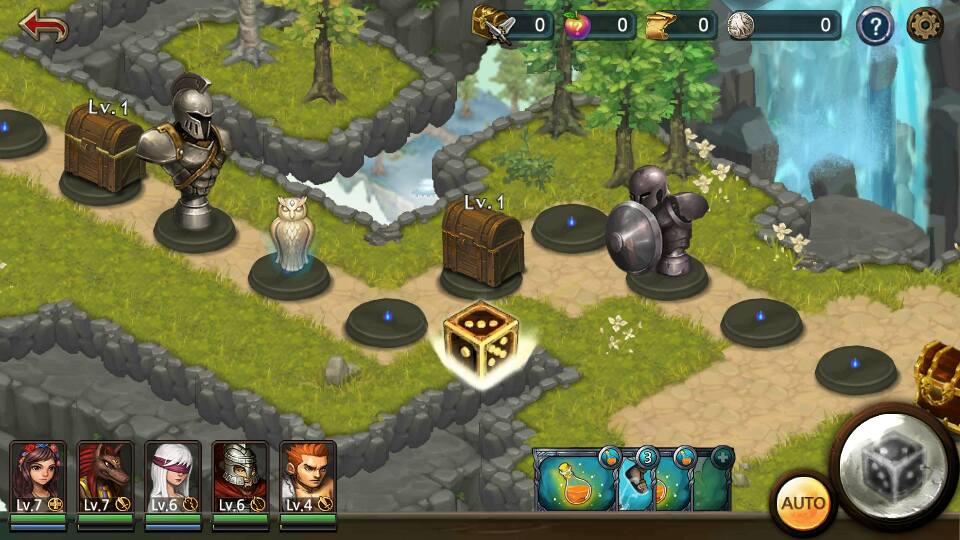The image size is (960, 540).
Task: Select the orange-haired Lv.4 hero portrait
Action: pyautogui.click(x=307, y=477)
